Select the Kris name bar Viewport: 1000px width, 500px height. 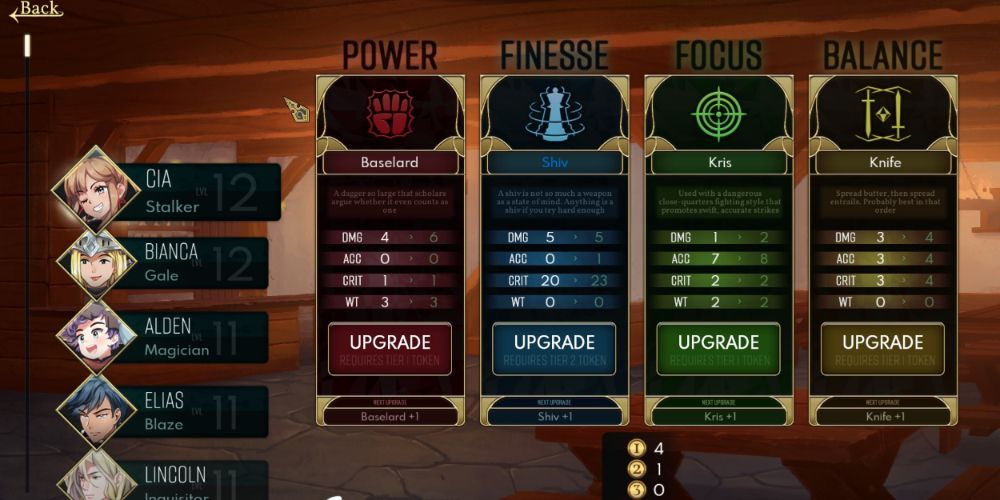tap(718, 161)
